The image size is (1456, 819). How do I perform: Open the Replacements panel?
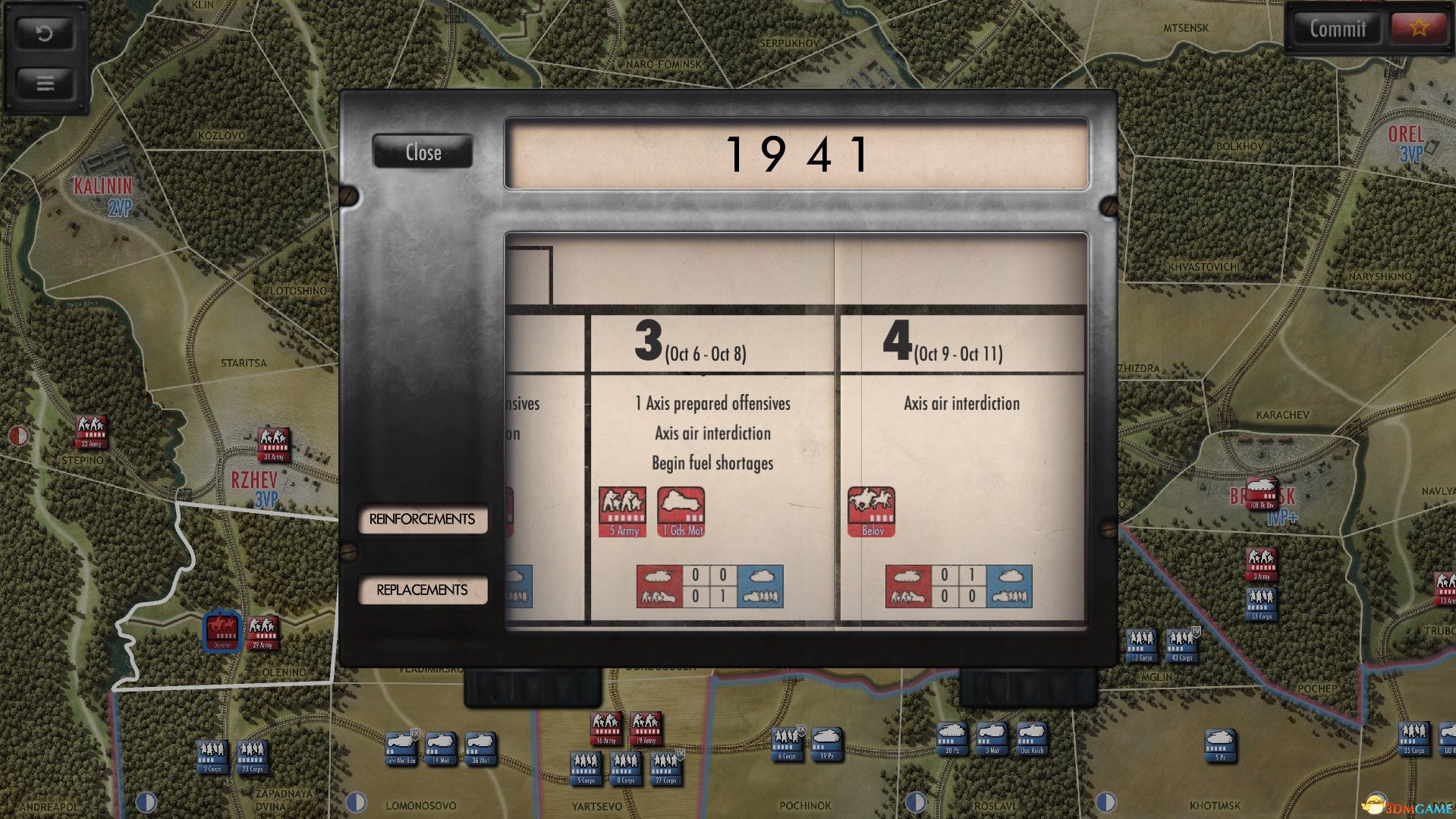pos(423,589)
